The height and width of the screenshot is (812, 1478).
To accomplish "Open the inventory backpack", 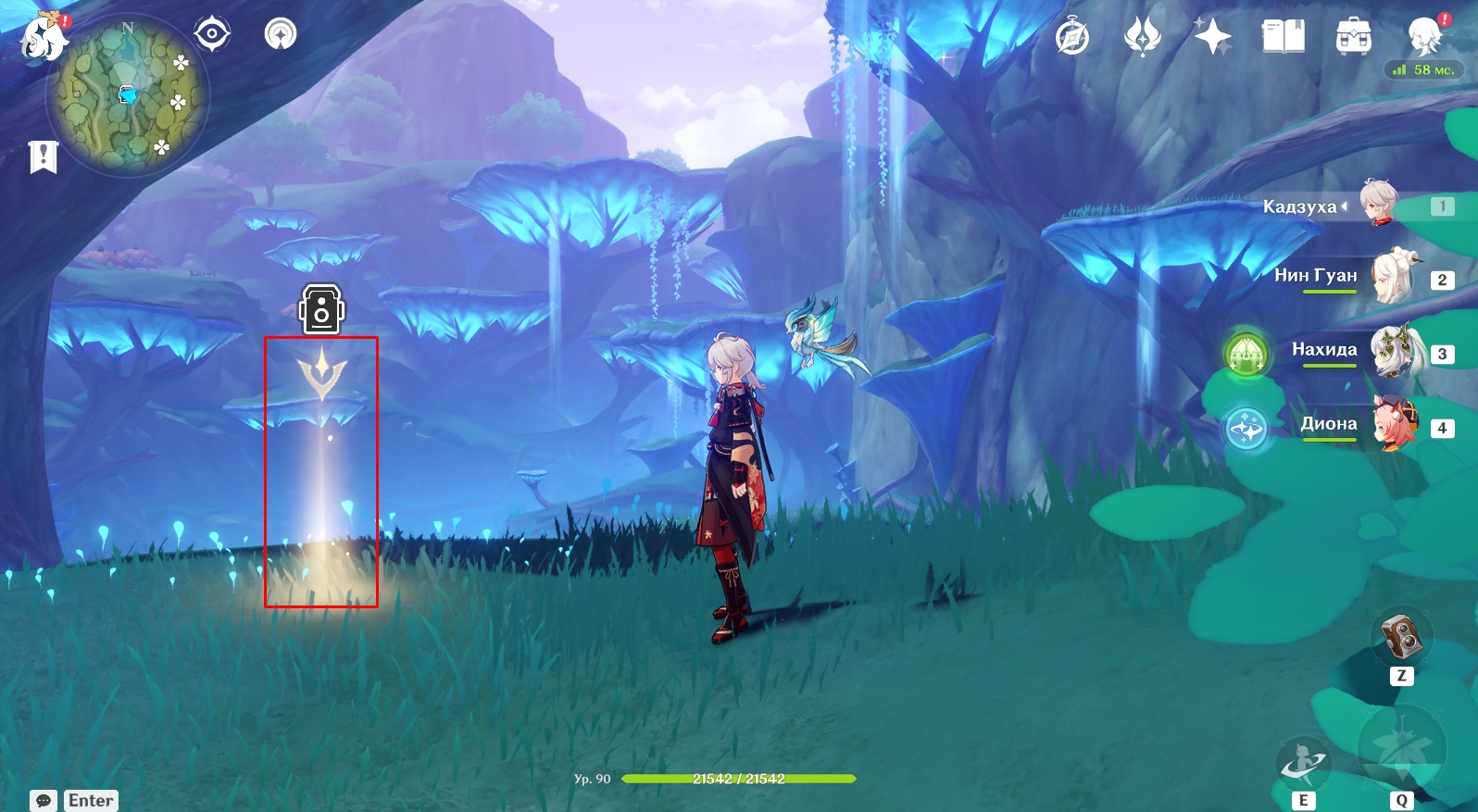I will [1353, 37].
